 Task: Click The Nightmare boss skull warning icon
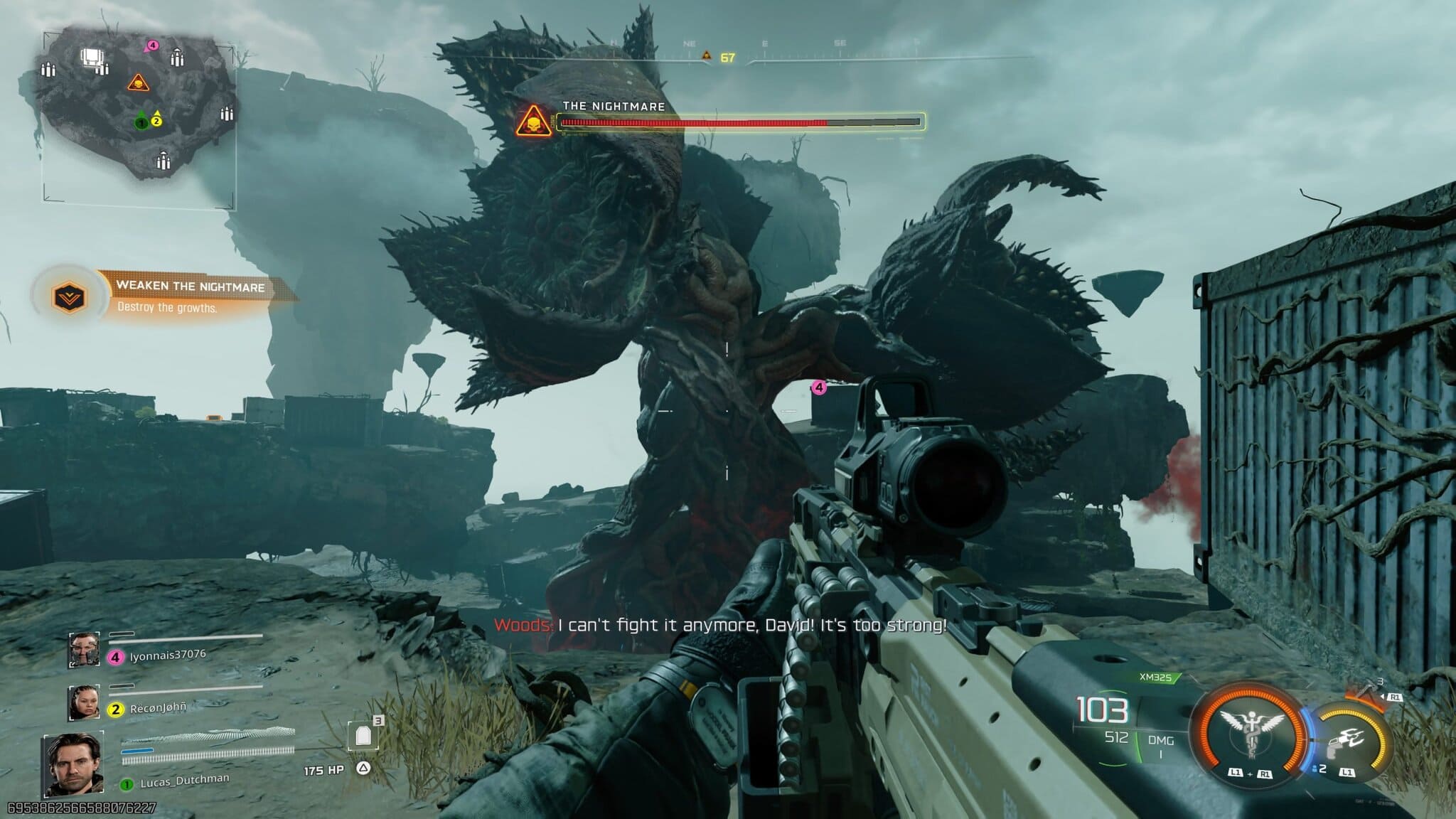coord(533,122)
